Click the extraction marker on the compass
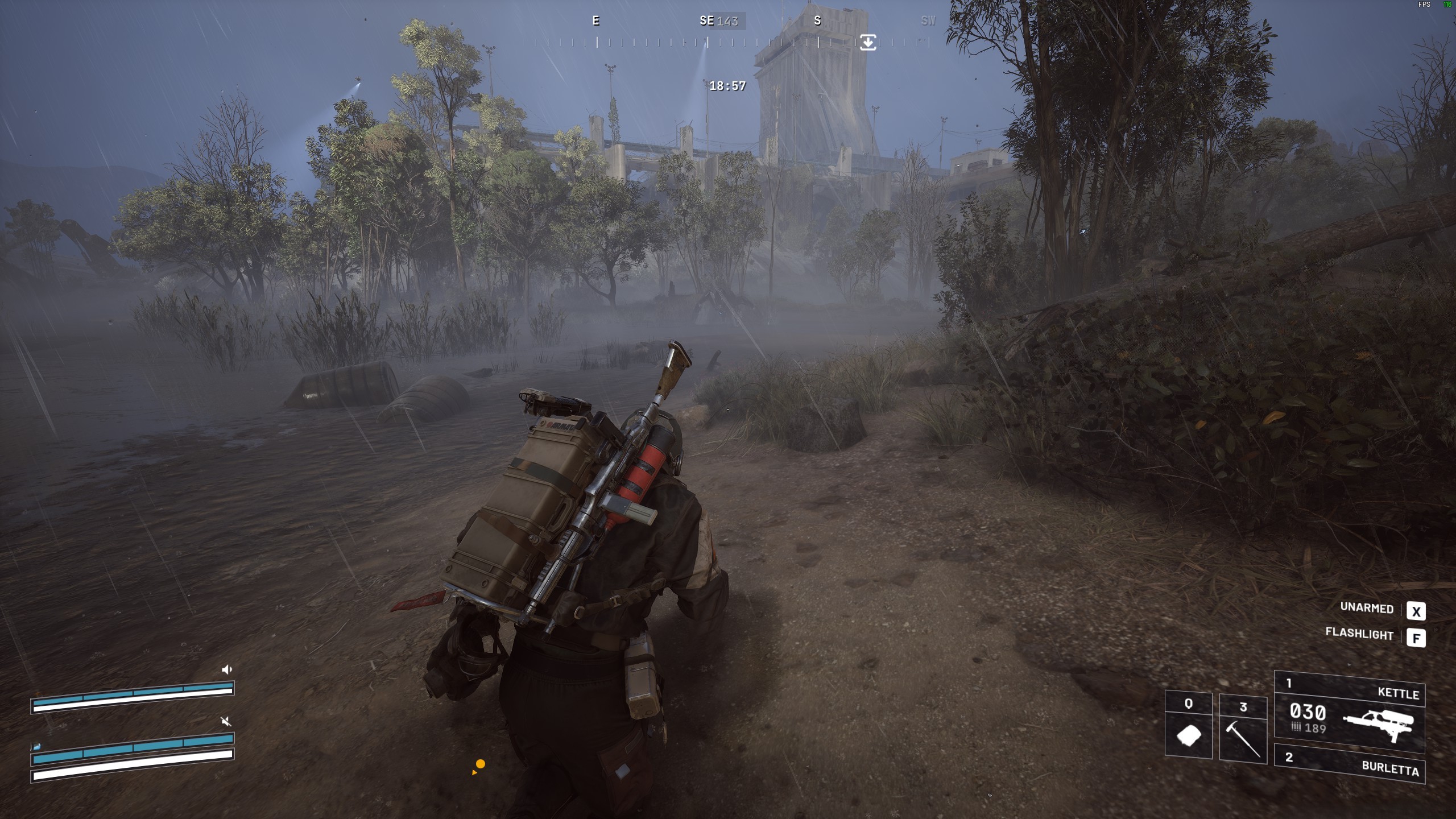This screenshot has width=1456, height=819. (868, 42)
